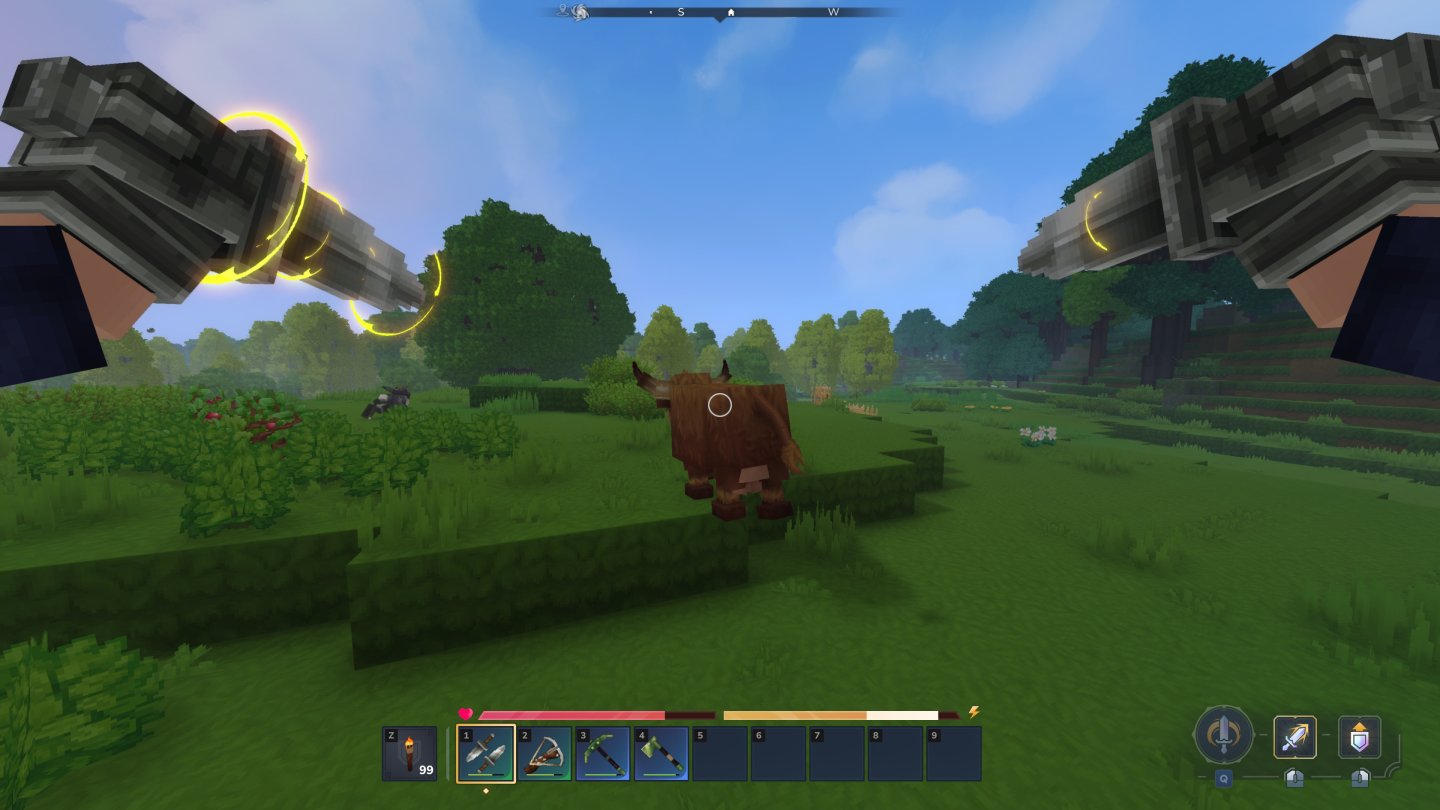Activate the glowing sword strike ability
Screen dimensions: 1440x810
pos(1295,737)
